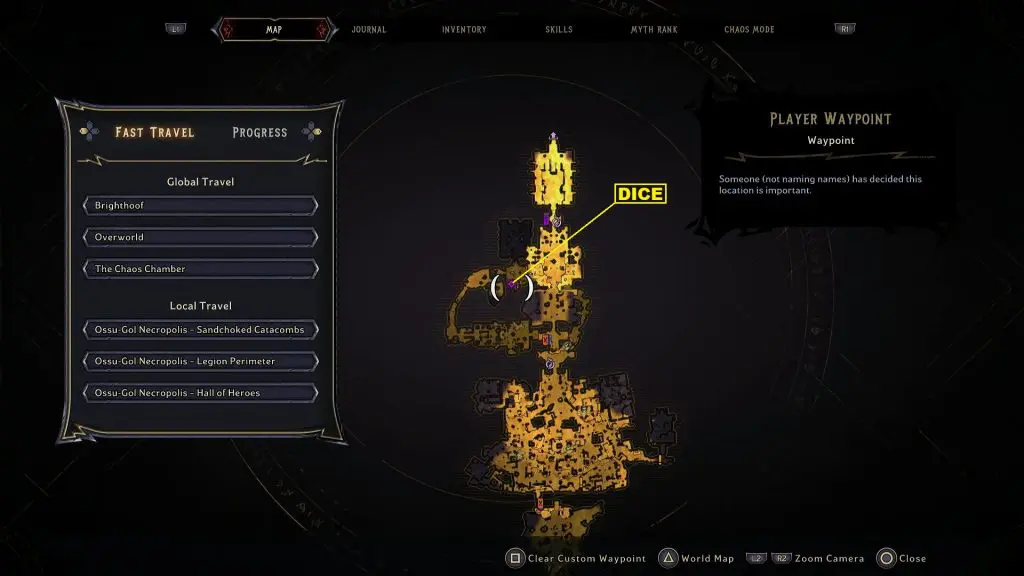Travel to Ossu-Gol Necropolis - Hall of Heroes
The image size is (1024, 576).
(201, 393)
